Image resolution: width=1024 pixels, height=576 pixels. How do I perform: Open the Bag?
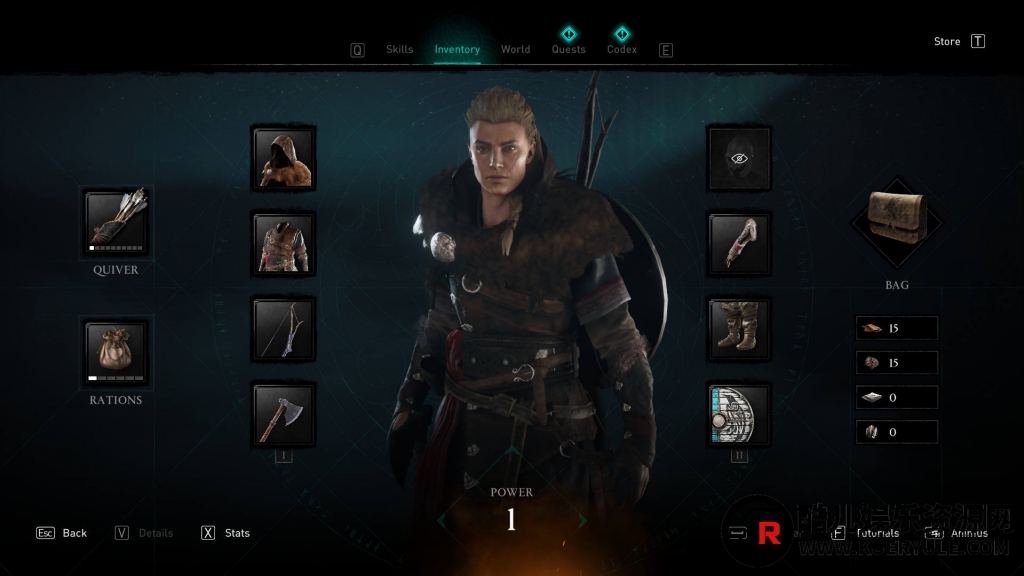click(896, 222)
